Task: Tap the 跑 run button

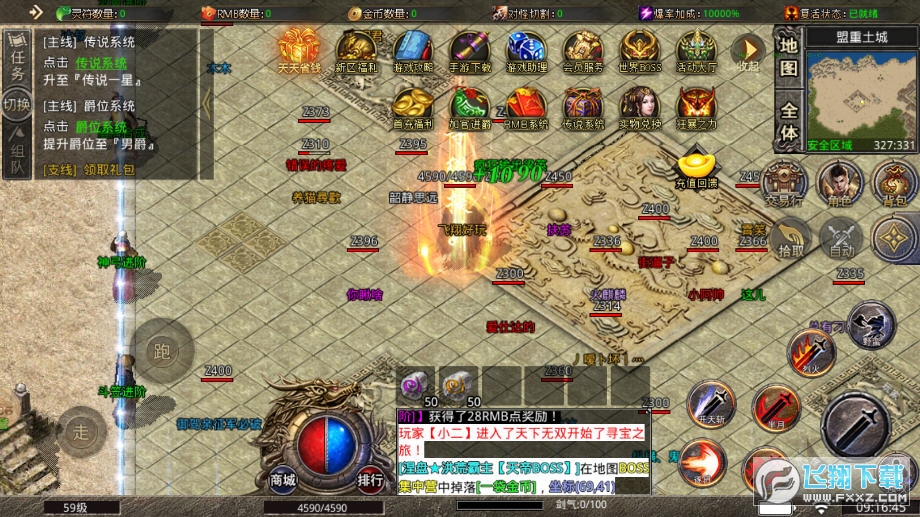Action: [161, 349]
